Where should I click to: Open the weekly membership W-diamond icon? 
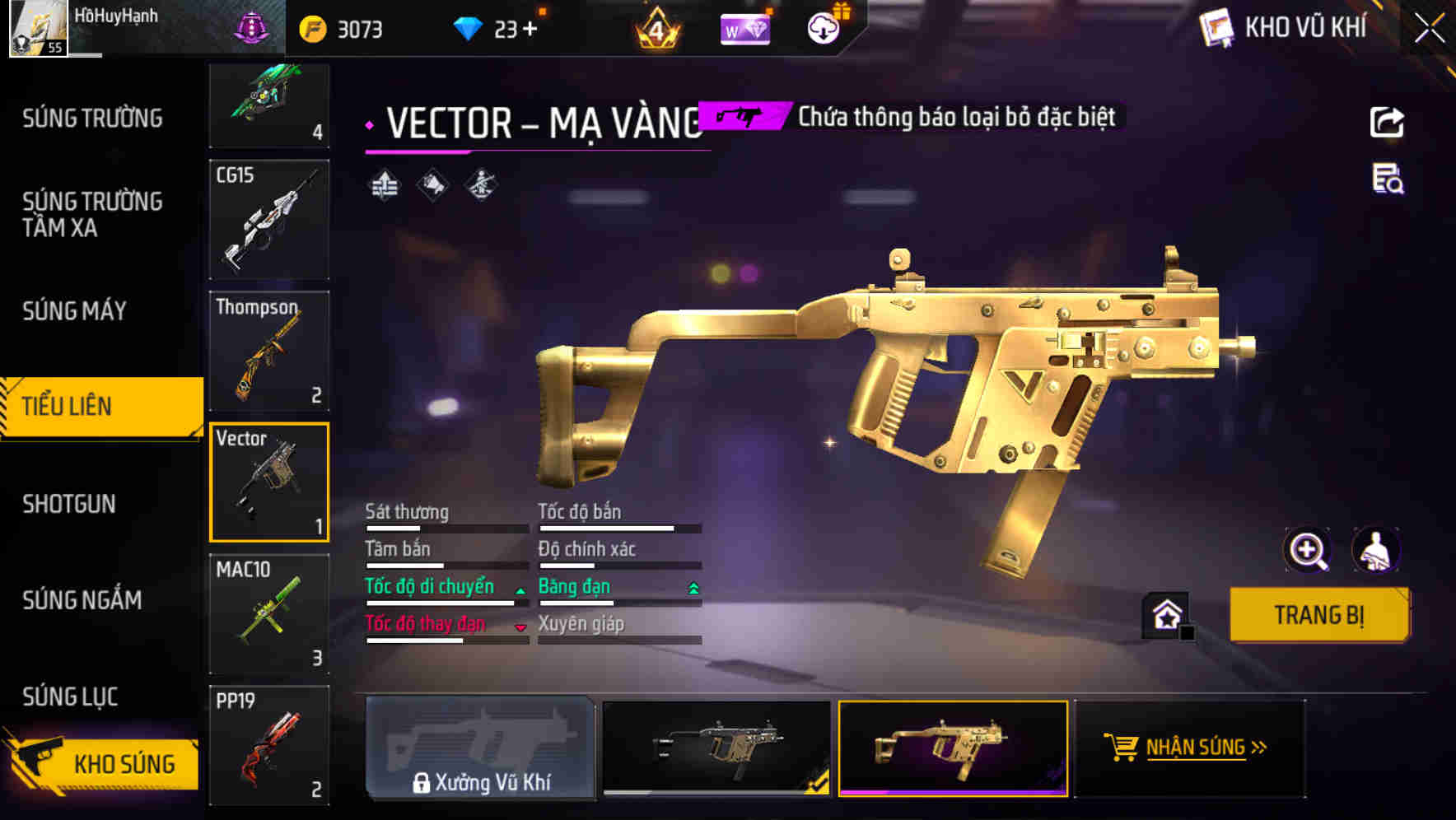pyautogui.click(x=745, y=27)
